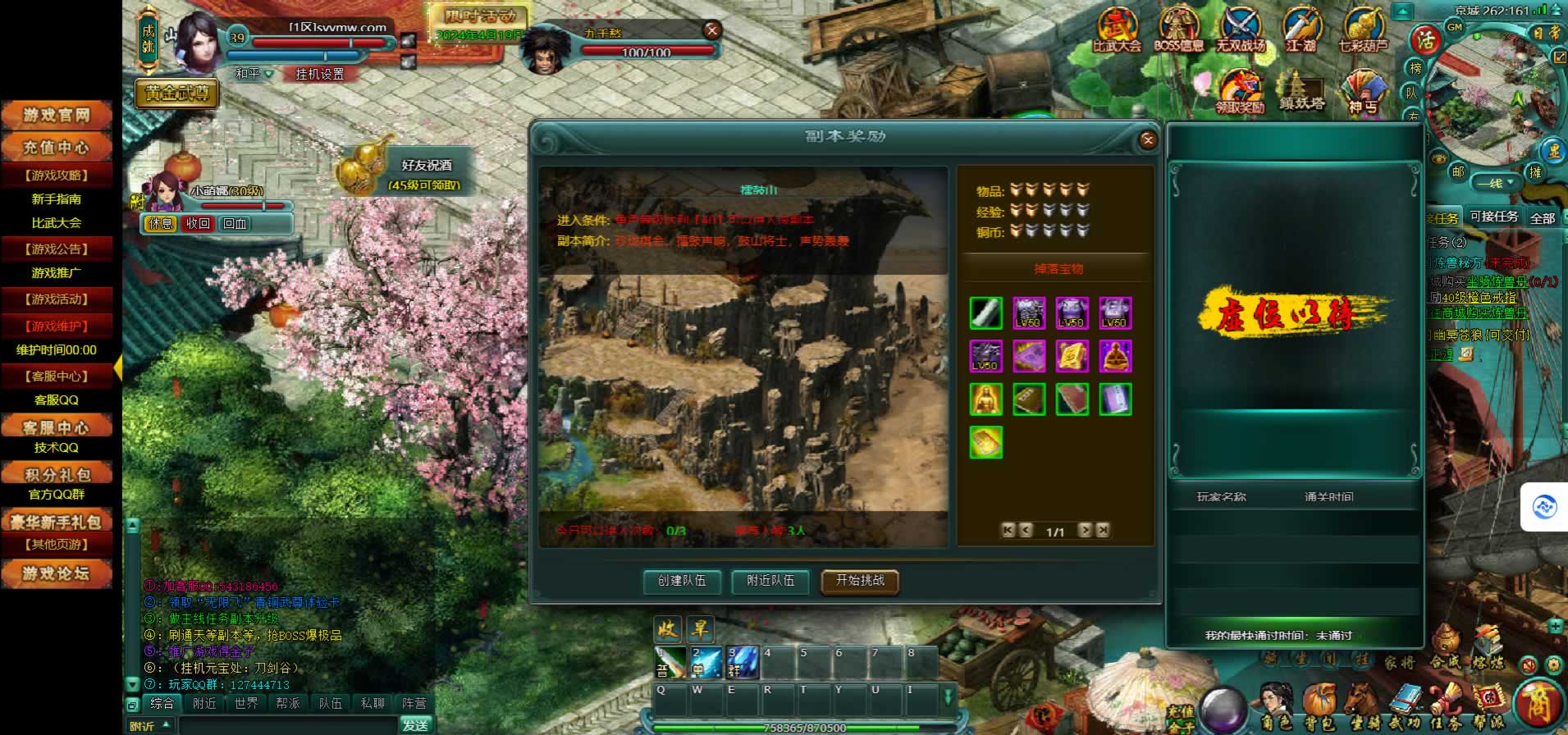
Task: Open the 充值中心 recharge center
Action: coord(56,148)
